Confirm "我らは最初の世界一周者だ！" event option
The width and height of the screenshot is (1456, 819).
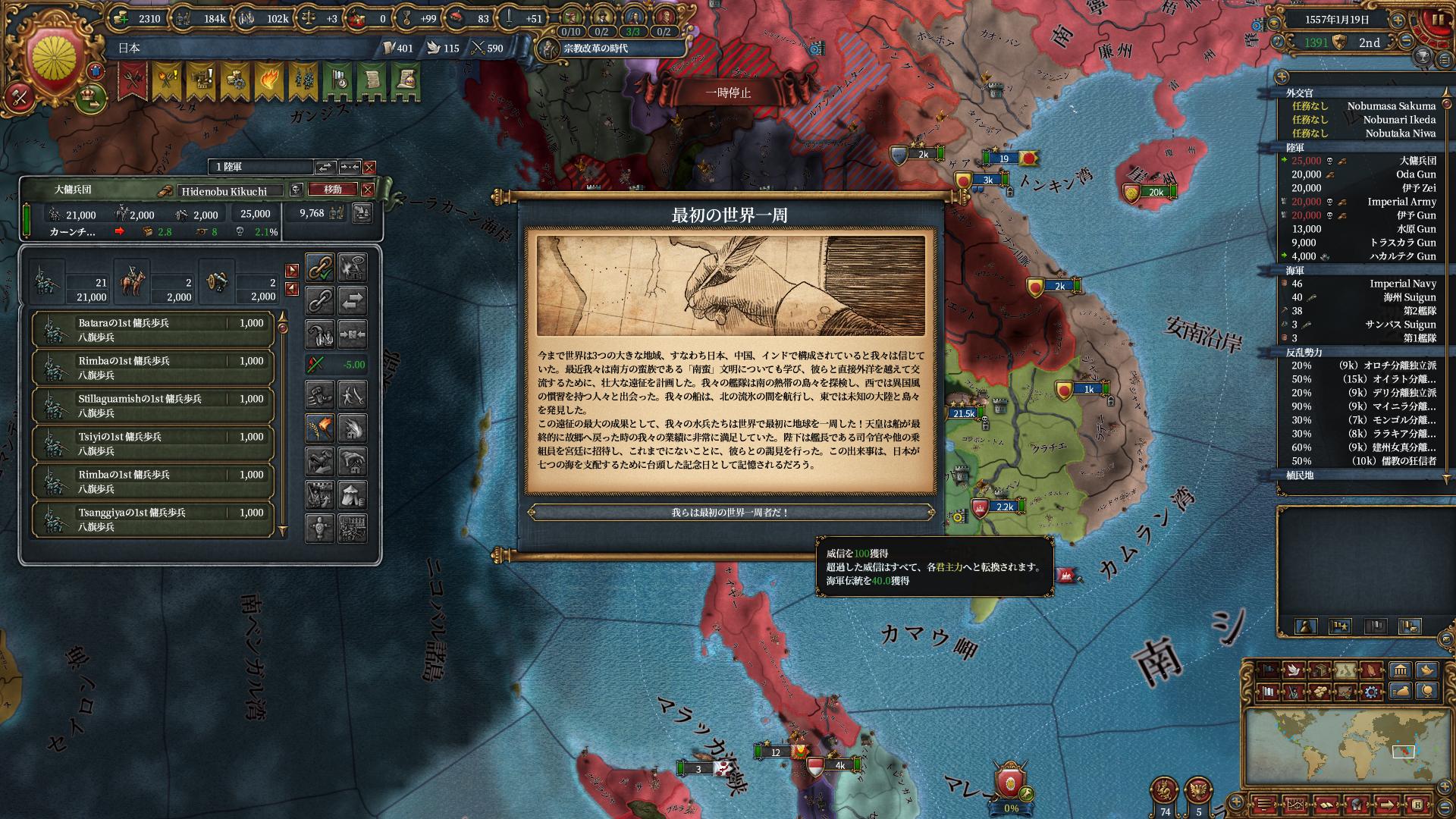pyautogui.click(x=730, y=513)
